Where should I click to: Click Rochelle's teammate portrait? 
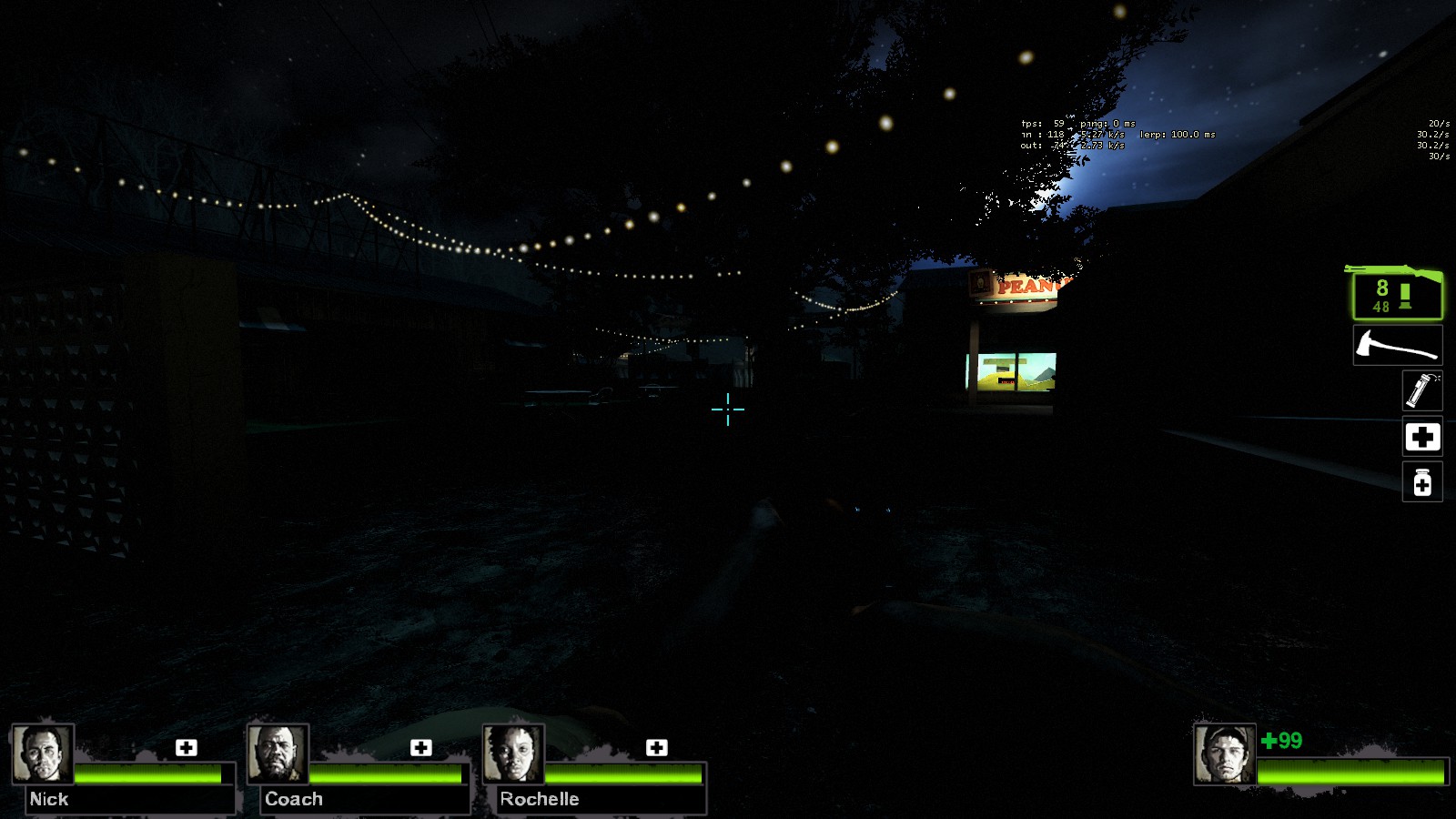(x=513, y=753)
